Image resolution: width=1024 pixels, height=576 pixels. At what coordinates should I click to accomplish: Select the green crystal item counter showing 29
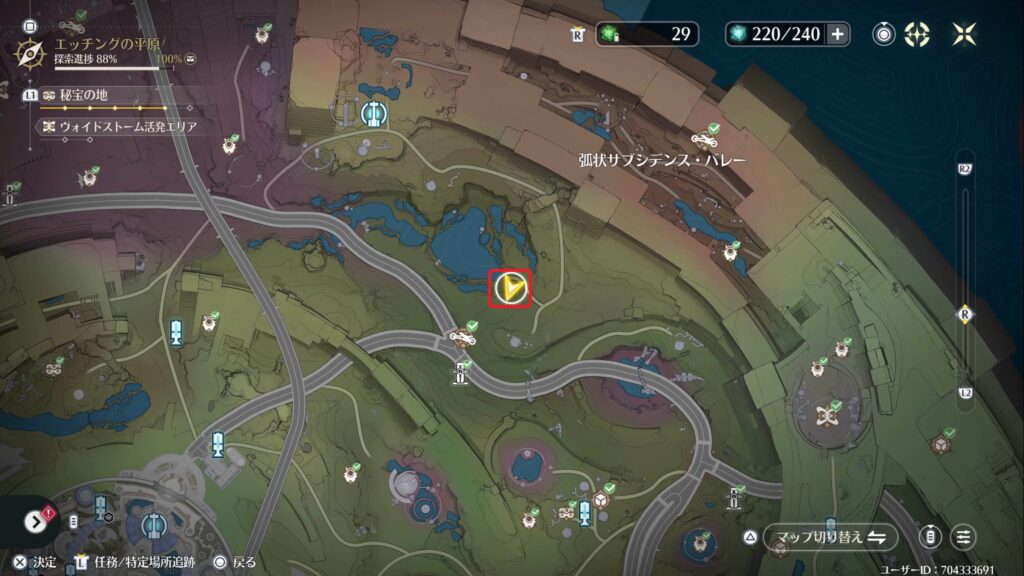[x=648, y=34]
